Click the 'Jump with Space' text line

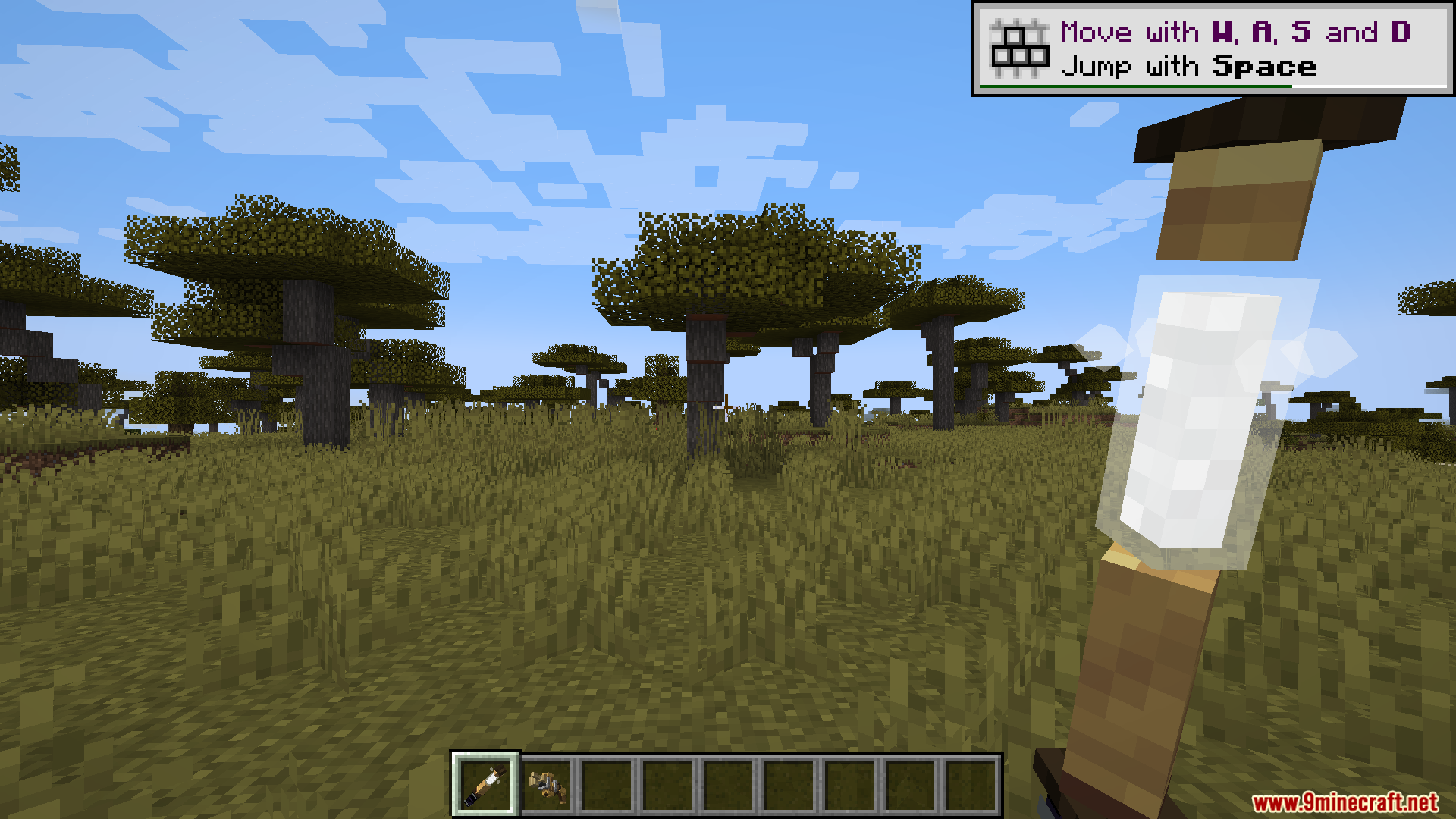click(x=1191, y=67)
